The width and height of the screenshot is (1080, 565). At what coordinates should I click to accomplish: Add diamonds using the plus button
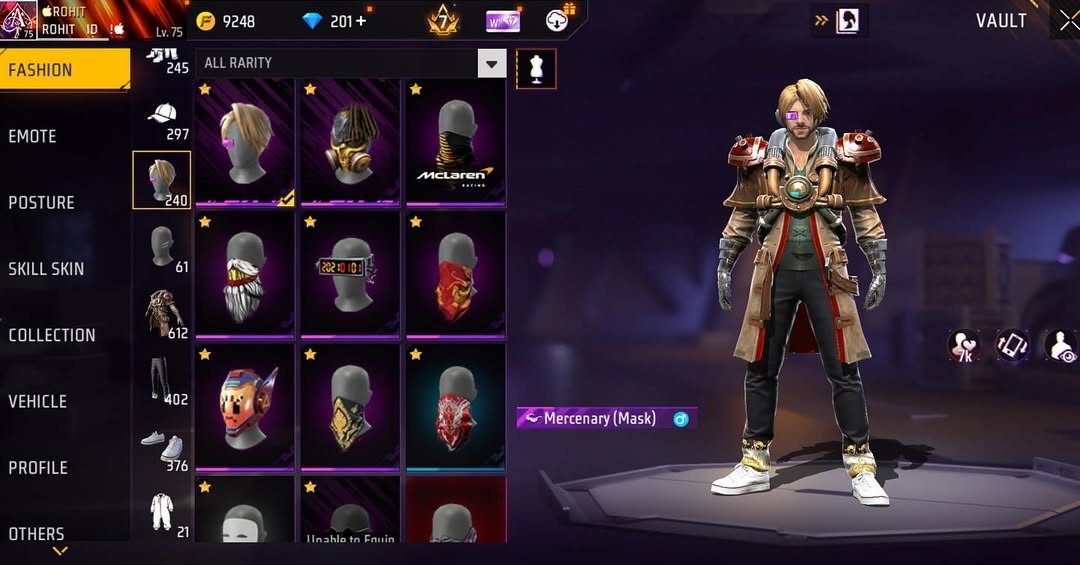(361, 21)
